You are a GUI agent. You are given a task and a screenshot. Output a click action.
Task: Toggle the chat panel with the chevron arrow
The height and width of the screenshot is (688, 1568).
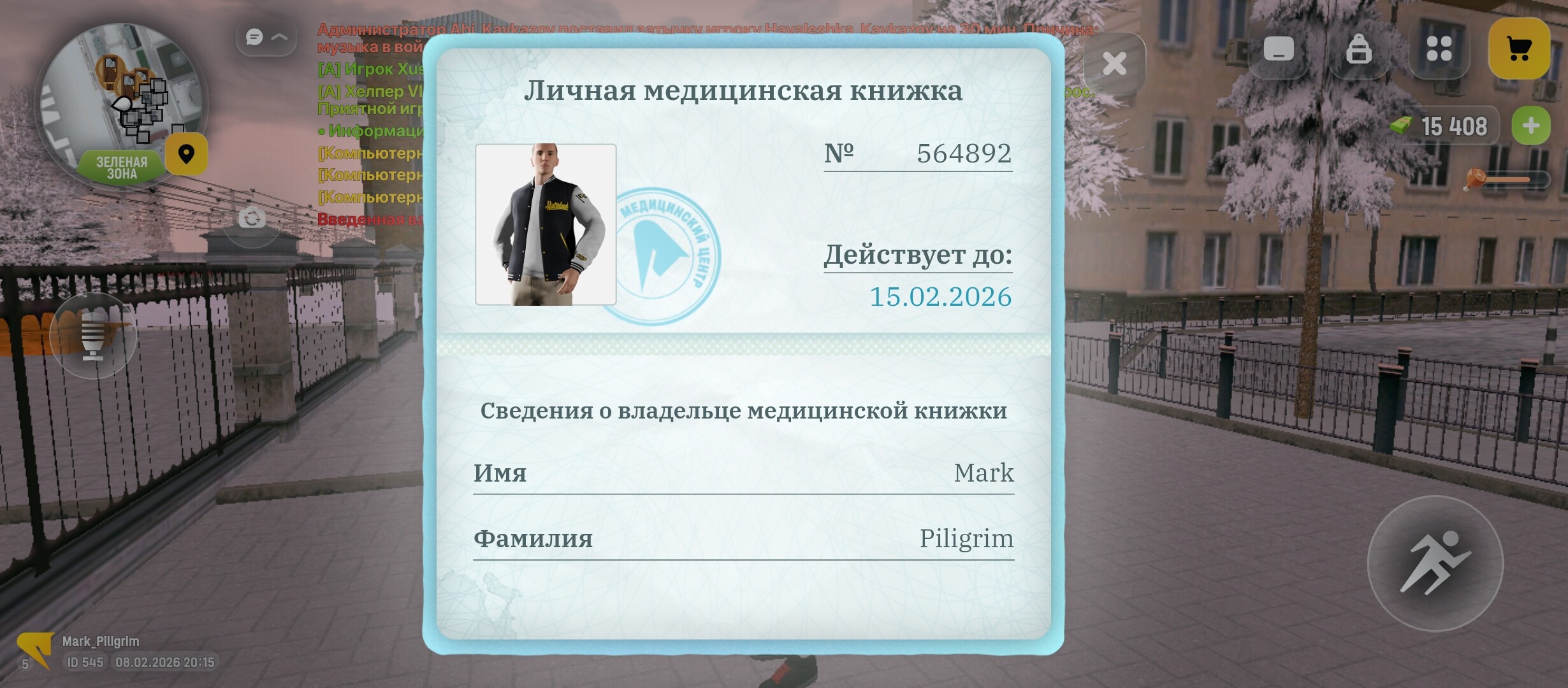click(279, 37)
